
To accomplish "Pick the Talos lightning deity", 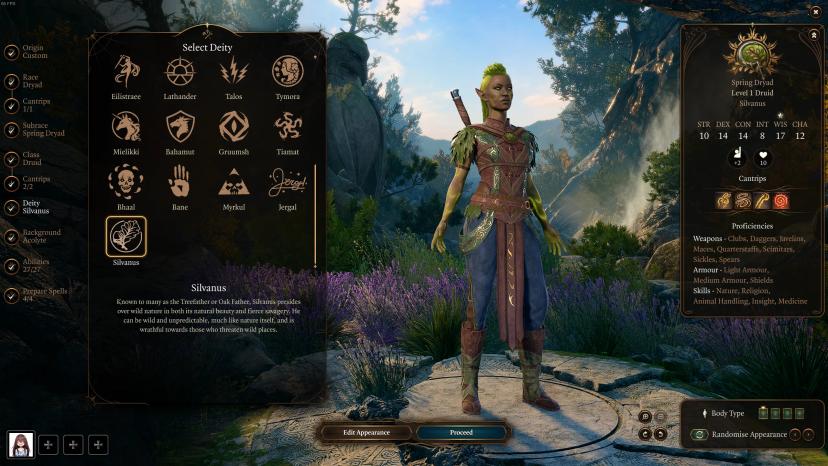I will (234, 71).
